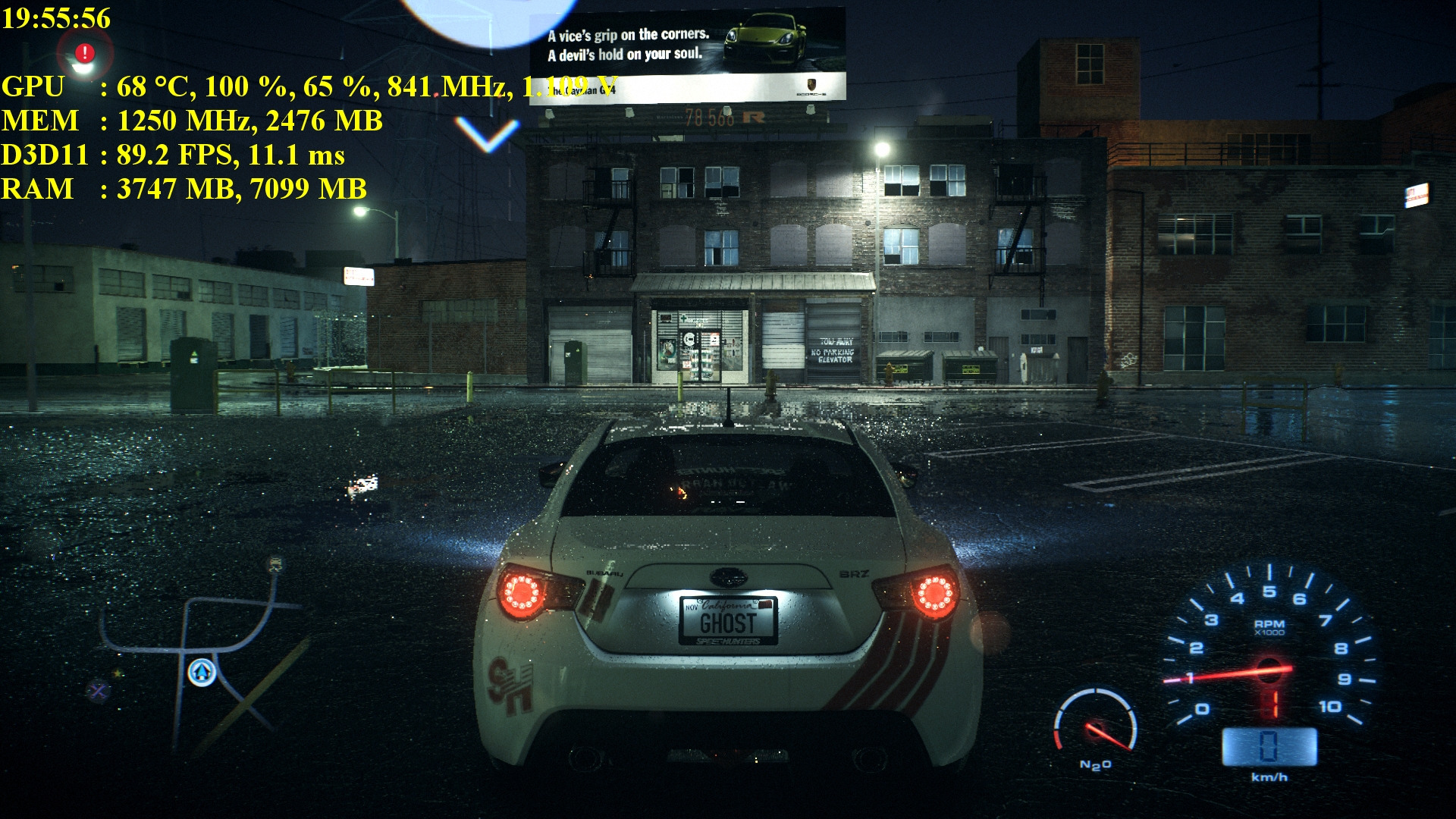This screenshot has width=1456, height=819.
Task: Click the small yellow star map marker
Action: point(118,673)
